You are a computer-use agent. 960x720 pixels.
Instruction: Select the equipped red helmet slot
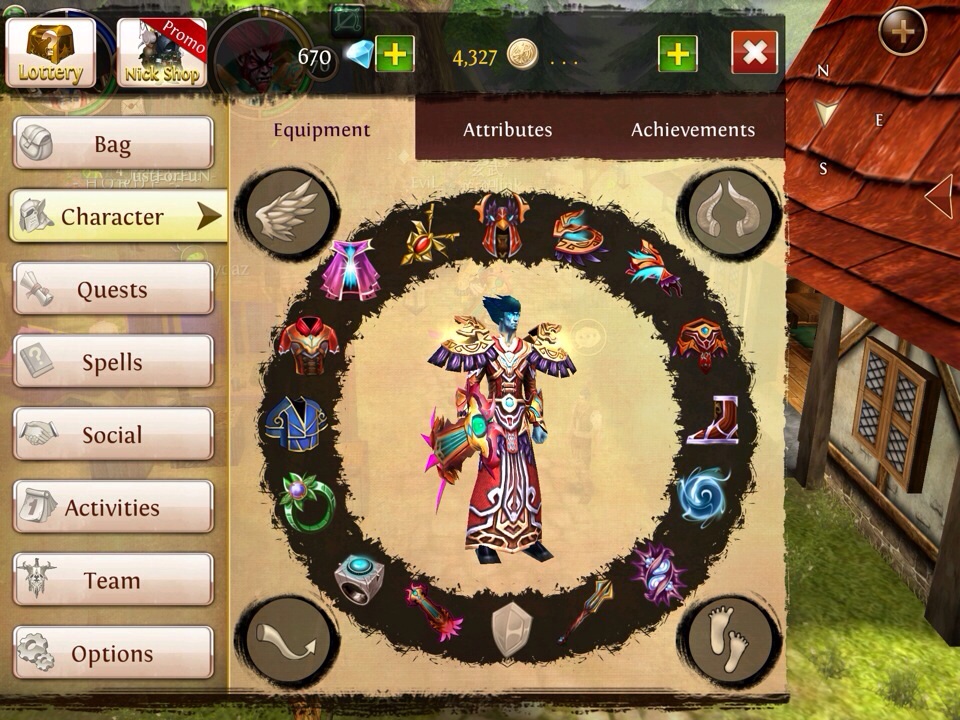coord(502,222)
